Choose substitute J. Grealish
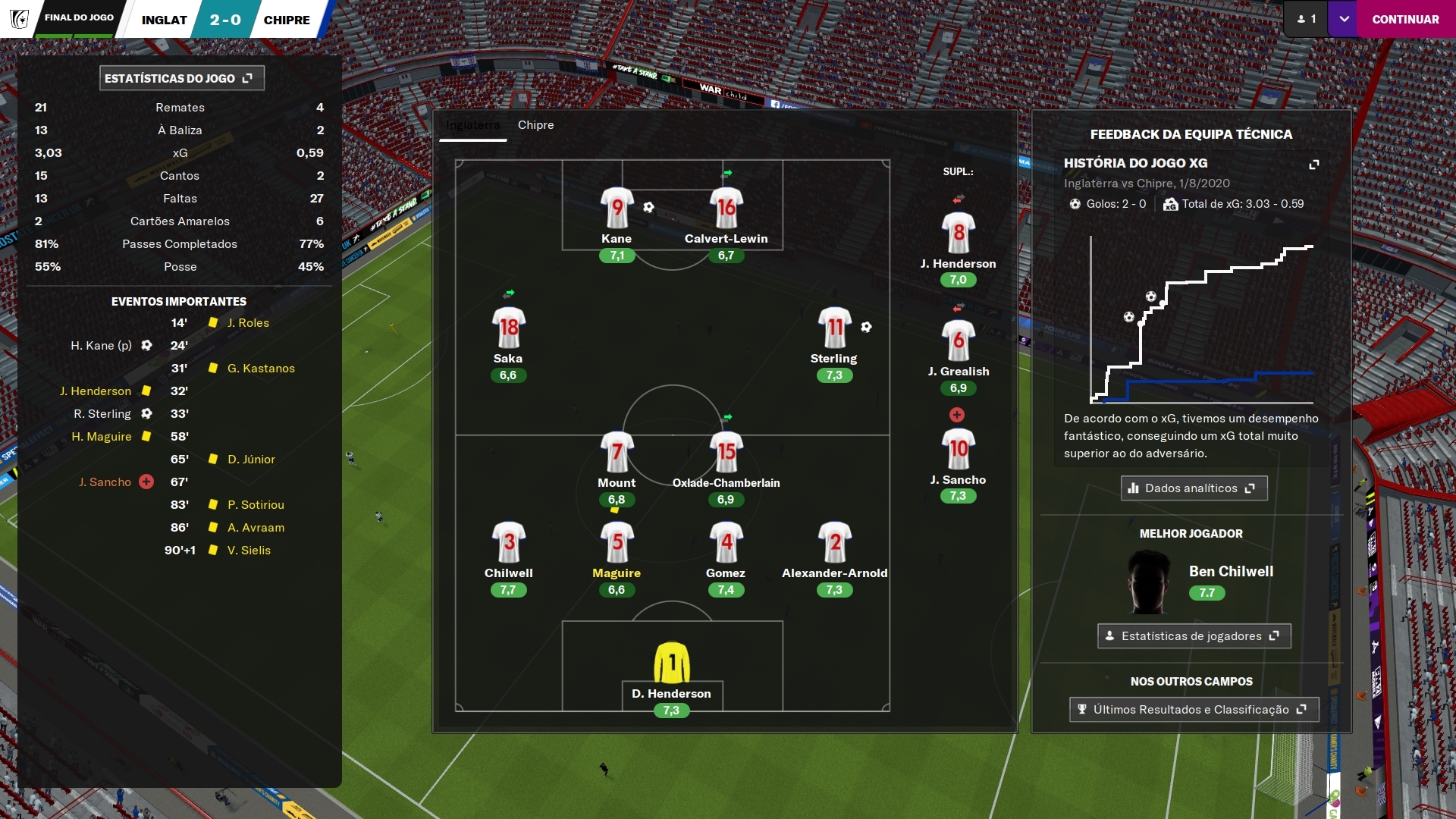1456x819 pixels. click(x=959, y=340)
